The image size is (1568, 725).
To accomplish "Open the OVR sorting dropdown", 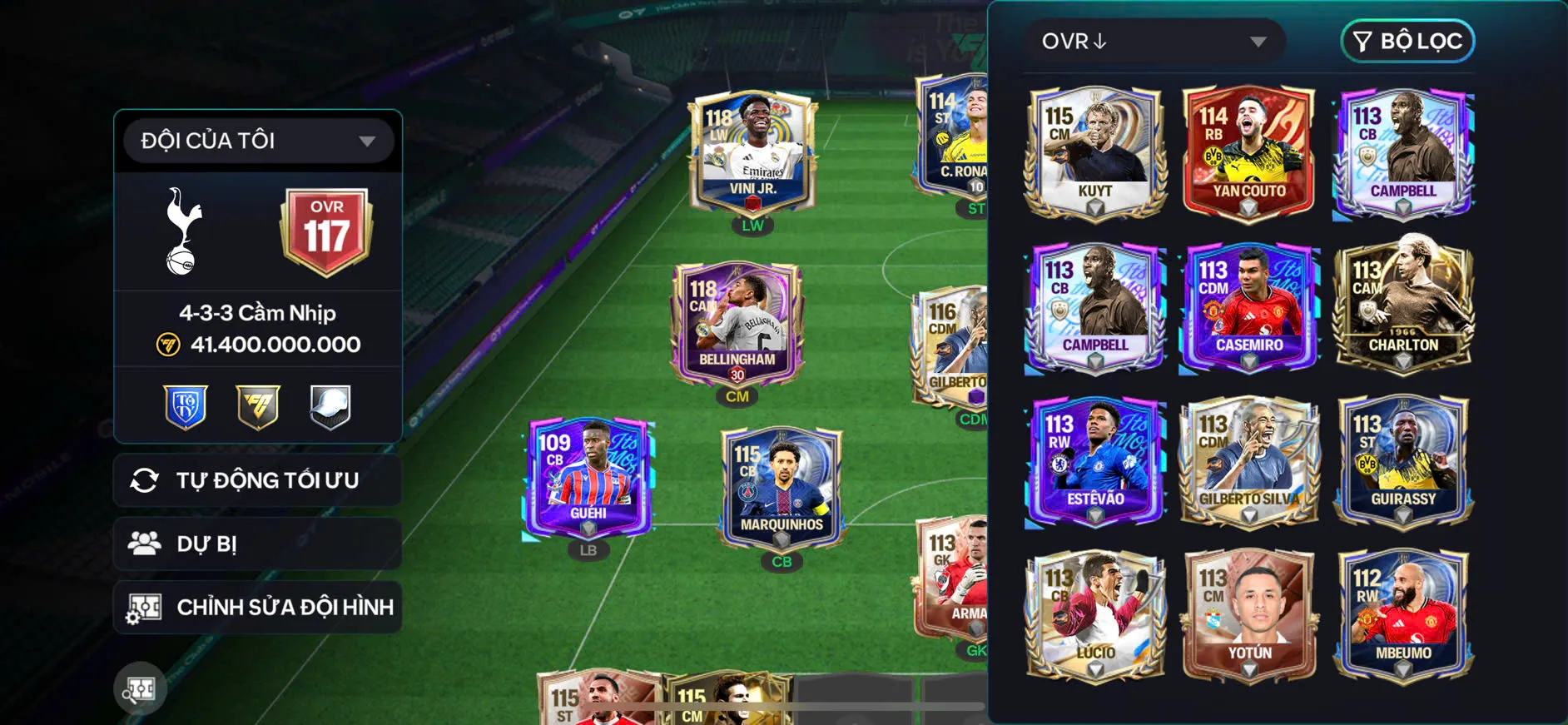I will point(1155,41).
